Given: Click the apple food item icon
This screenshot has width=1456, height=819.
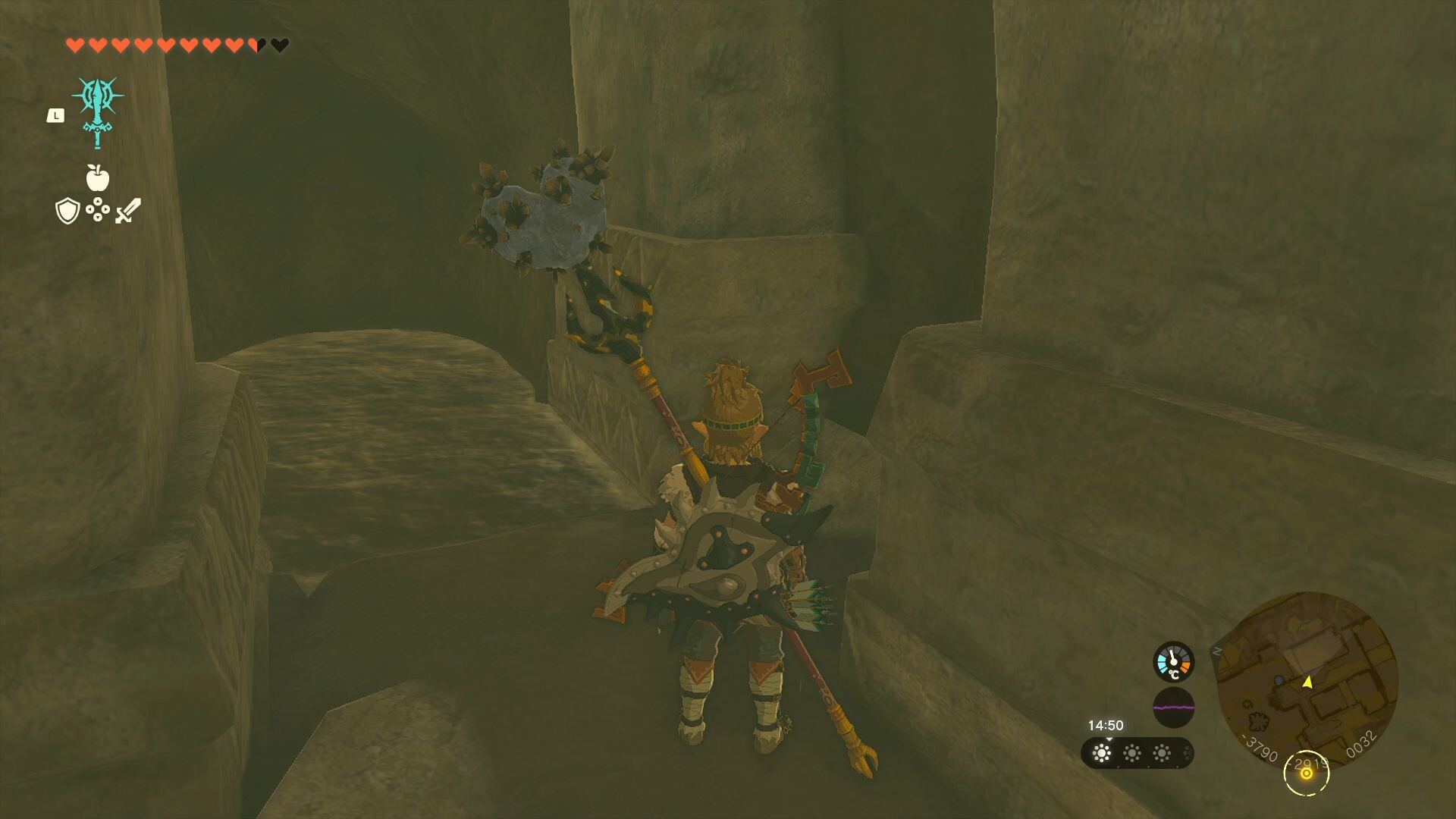Looking at the screenshot, I should [97, 177].
